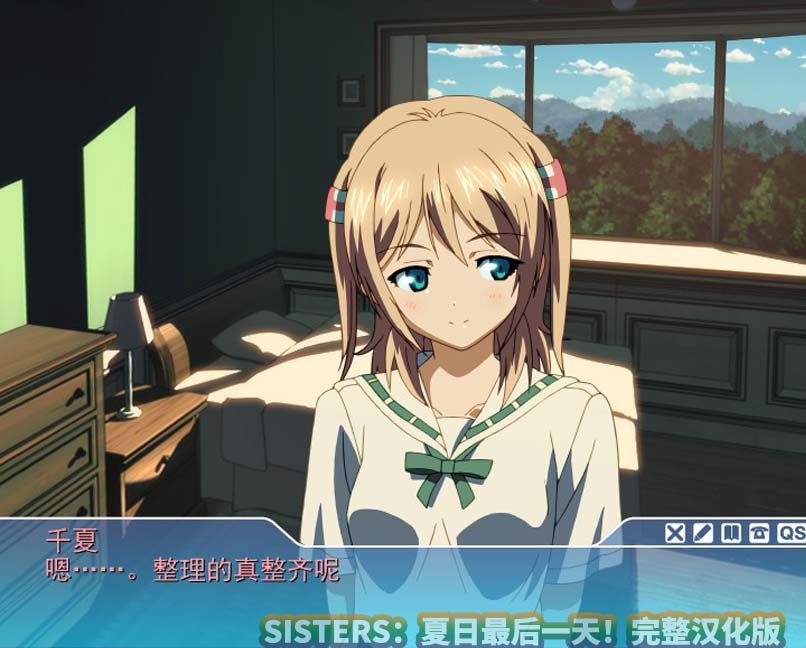806x648 pixels.
Task: Click the X icon on the dialogue bar
Action: click(x=675, y=533)
